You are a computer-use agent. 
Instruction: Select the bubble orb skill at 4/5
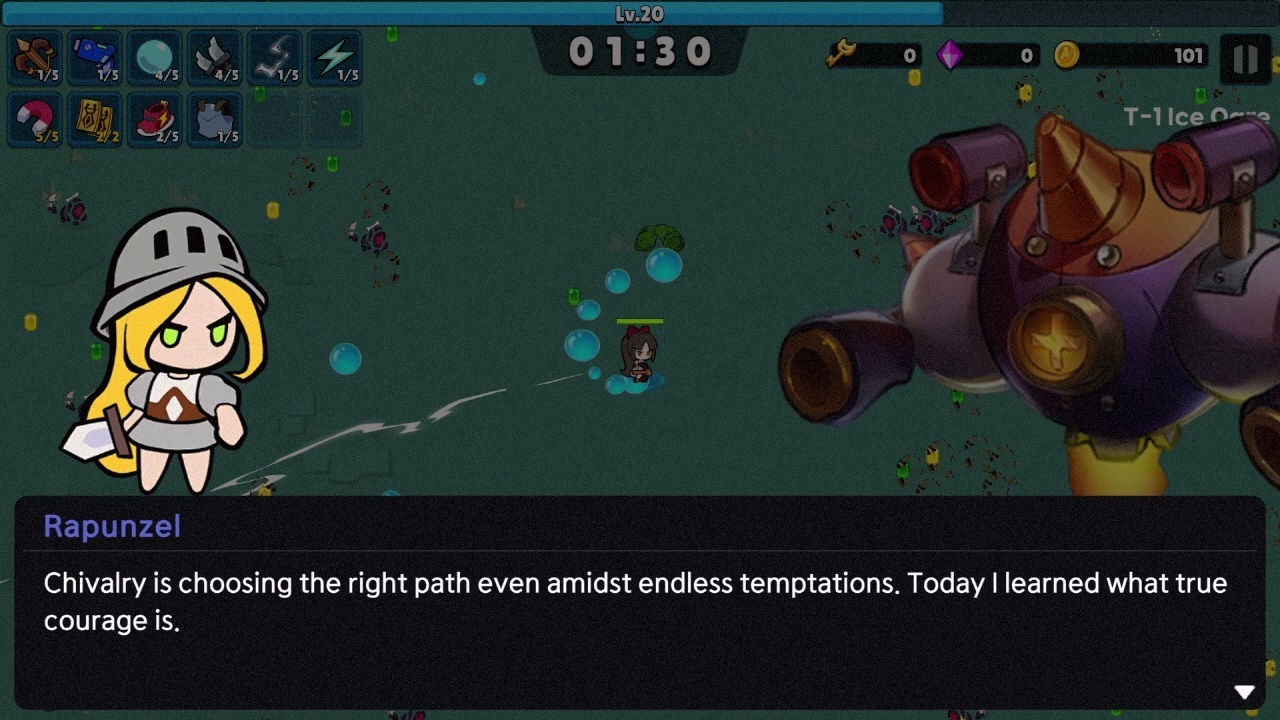pos(155,58)
